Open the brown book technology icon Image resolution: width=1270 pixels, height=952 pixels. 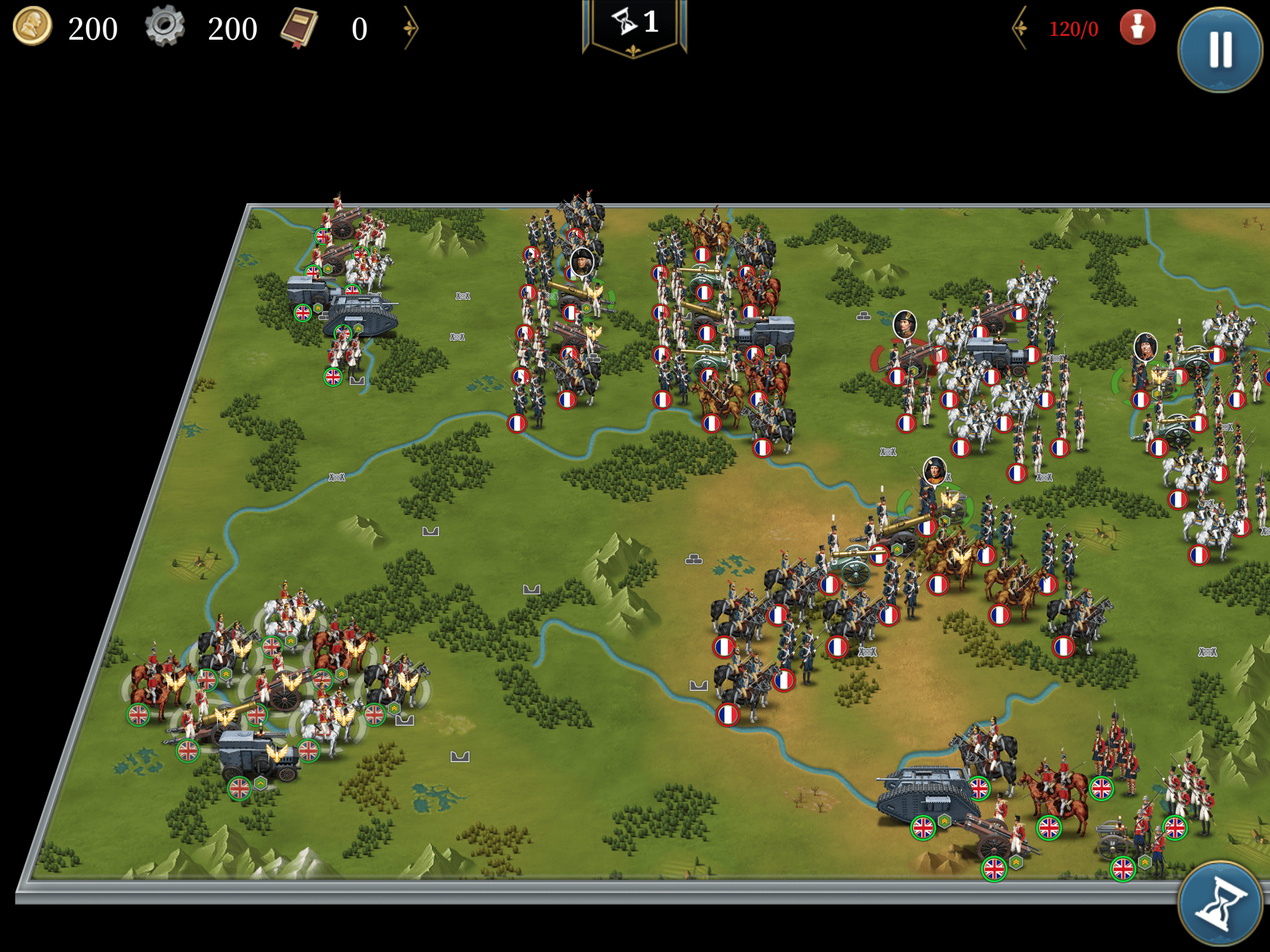tap(300, 28)
